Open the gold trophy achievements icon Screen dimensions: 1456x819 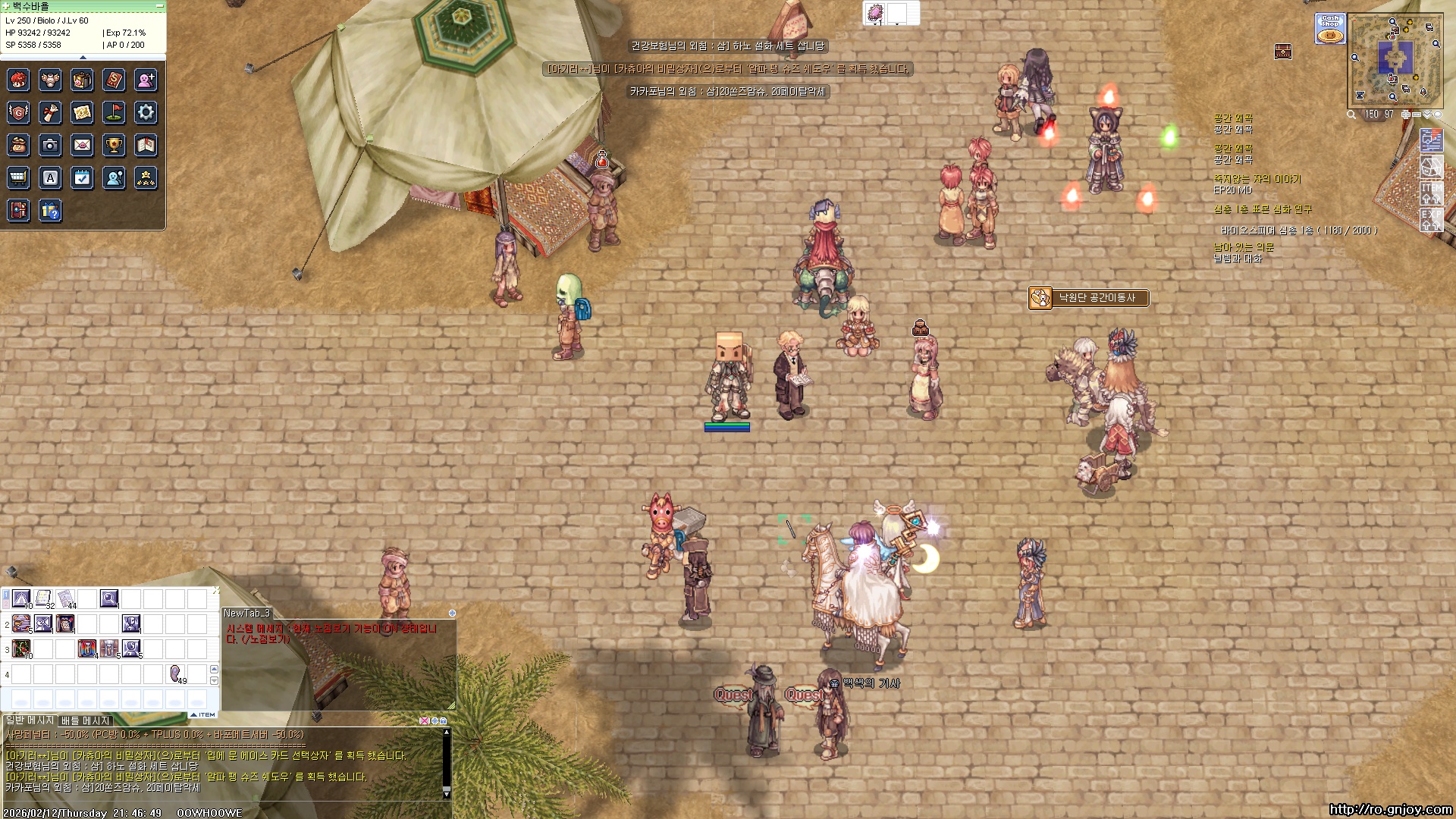pos(114,145)
